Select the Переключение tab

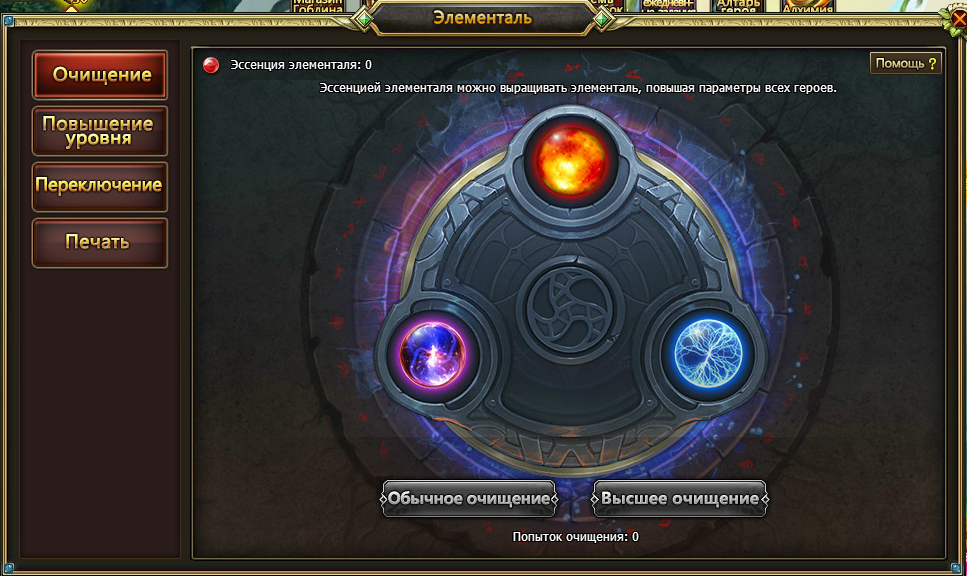(100, 186)
